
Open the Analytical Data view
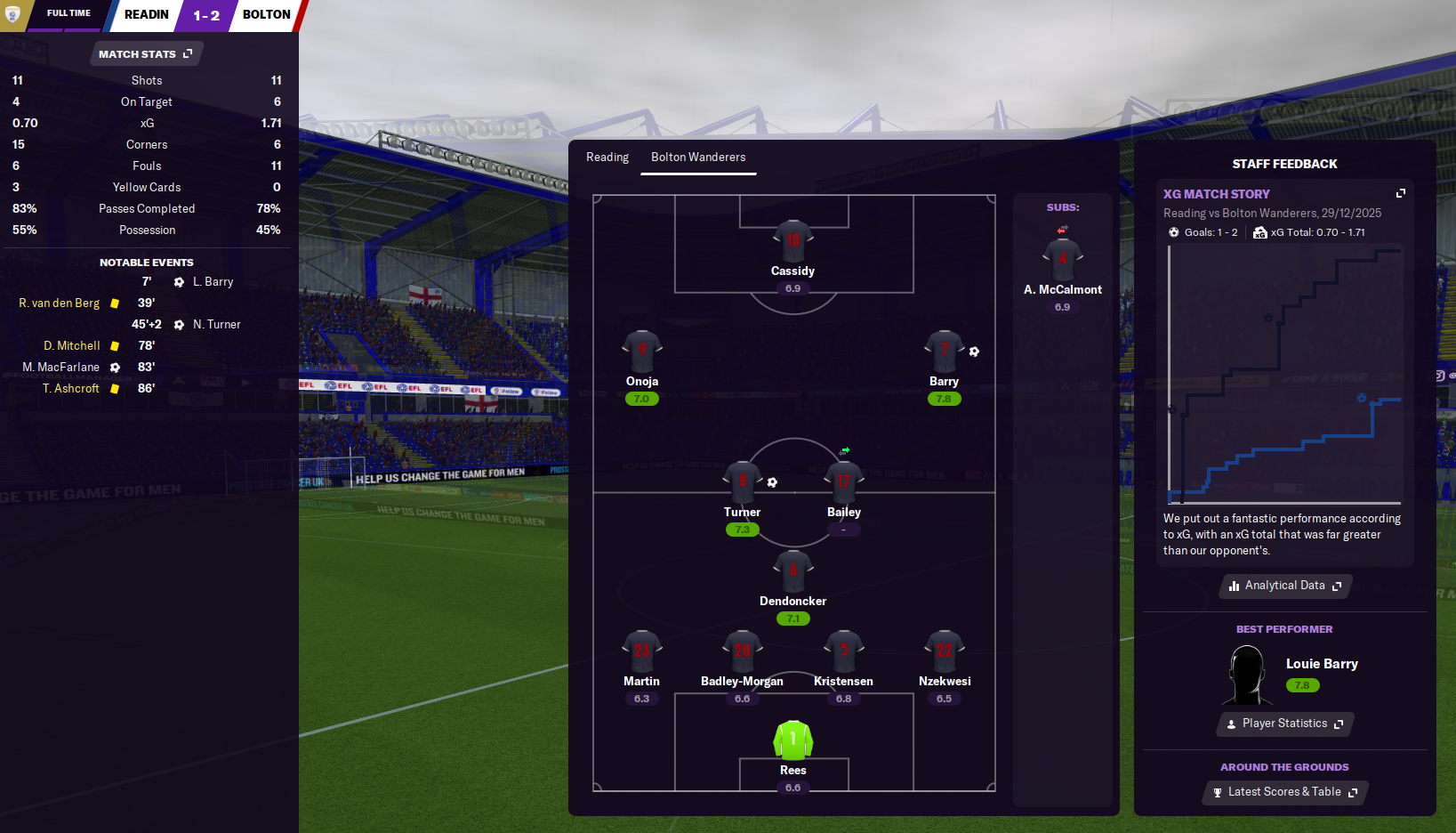coord(1284,586)
